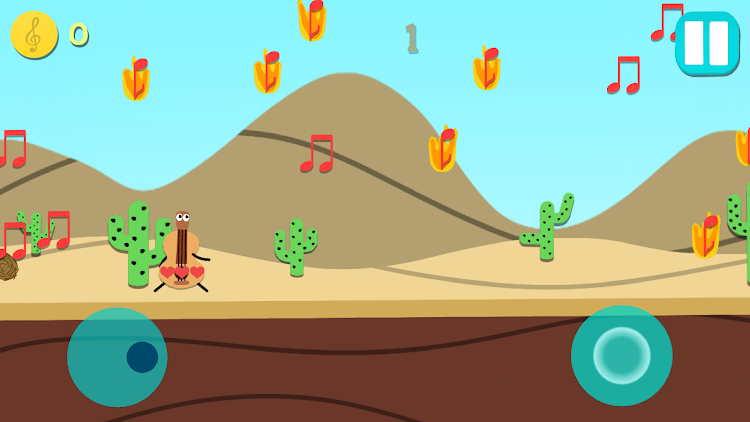The image size is (750, 422).
Task: Tap the teal virtual joystick pad
Action: [x=117, y=357]
